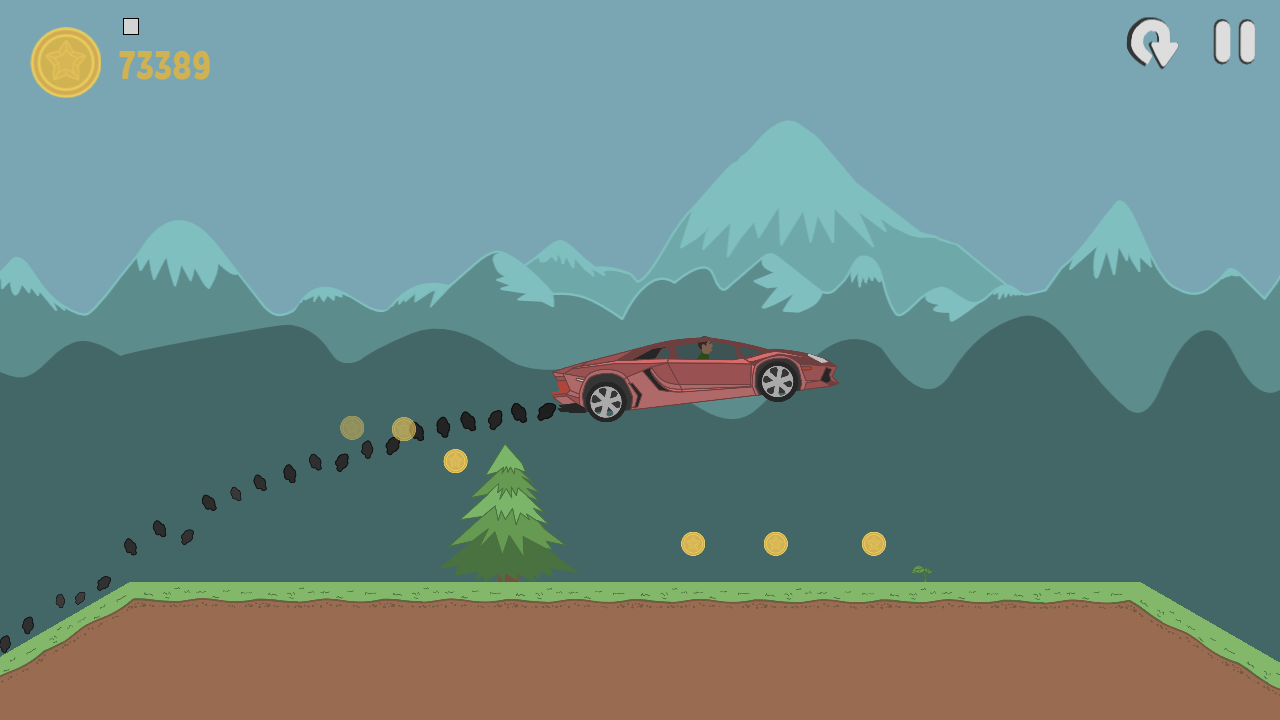Collect the rightmost coin near the bush

873,543
